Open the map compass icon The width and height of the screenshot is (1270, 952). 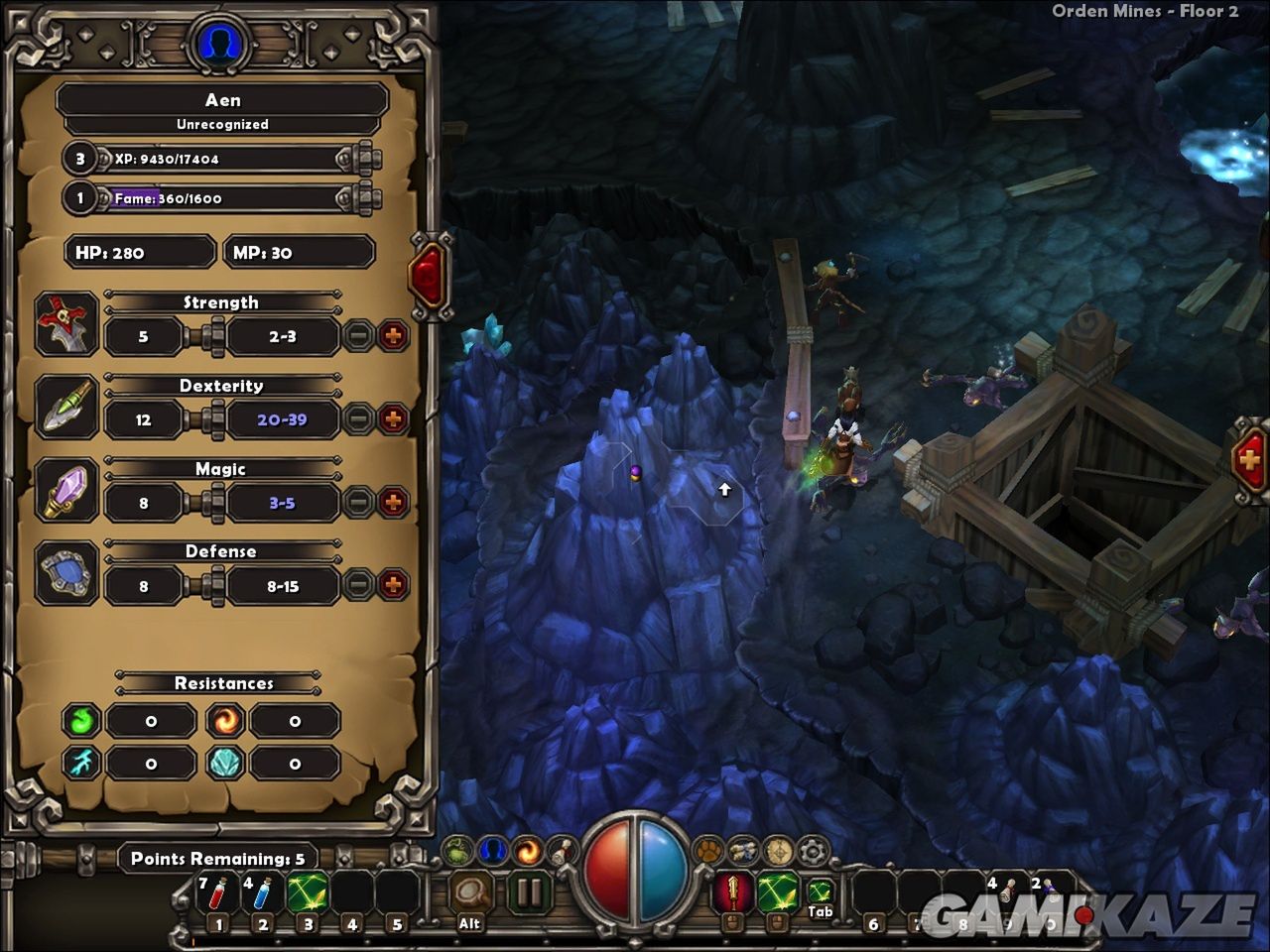click(x=778, y=851)
